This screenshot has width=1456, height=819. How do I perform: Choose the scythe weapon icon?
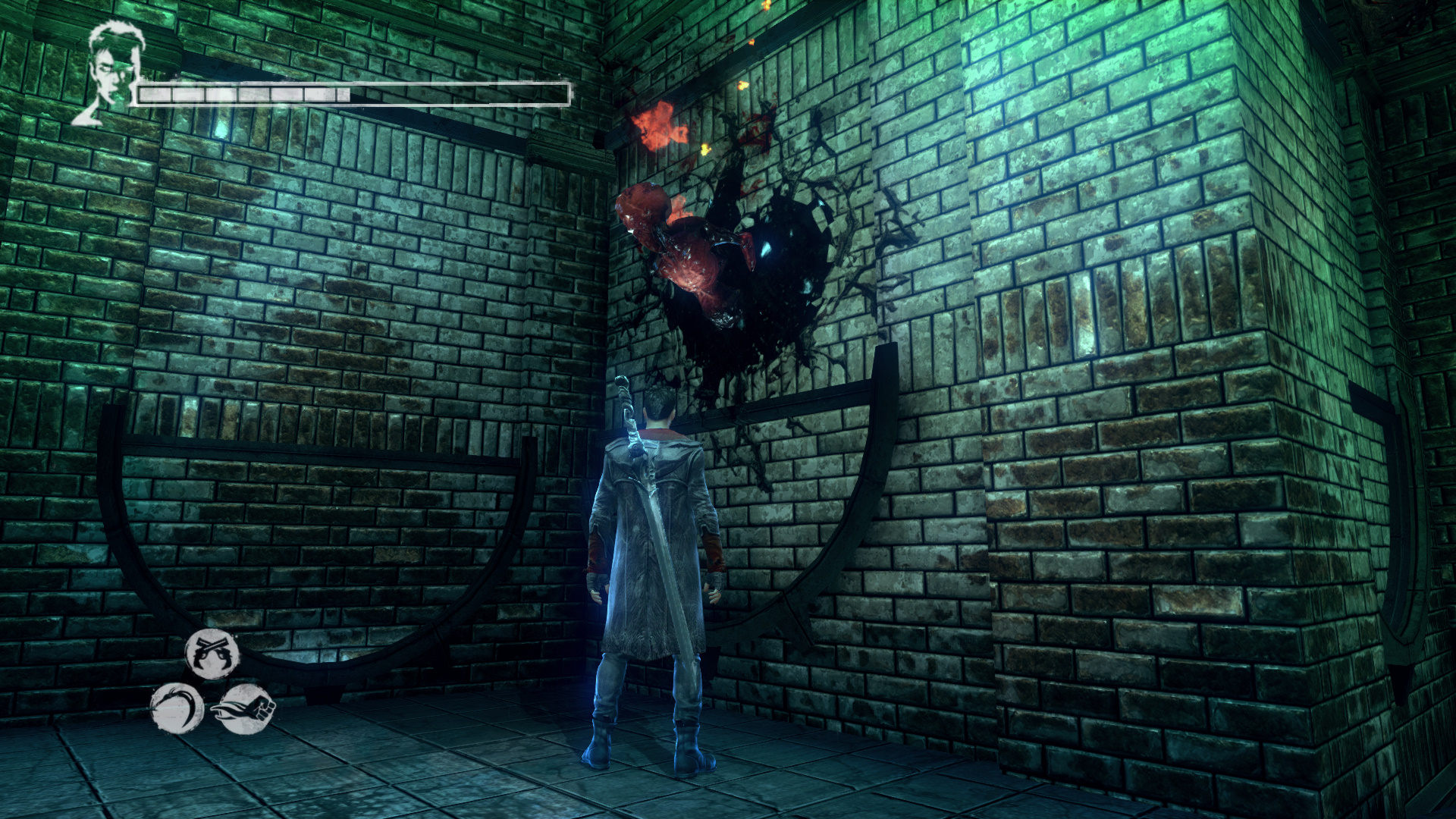177,708
